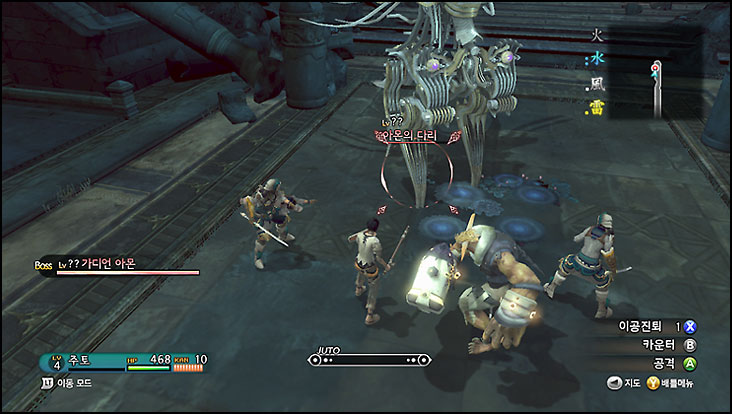Select the 추토 character status panel

coord(122,361)
